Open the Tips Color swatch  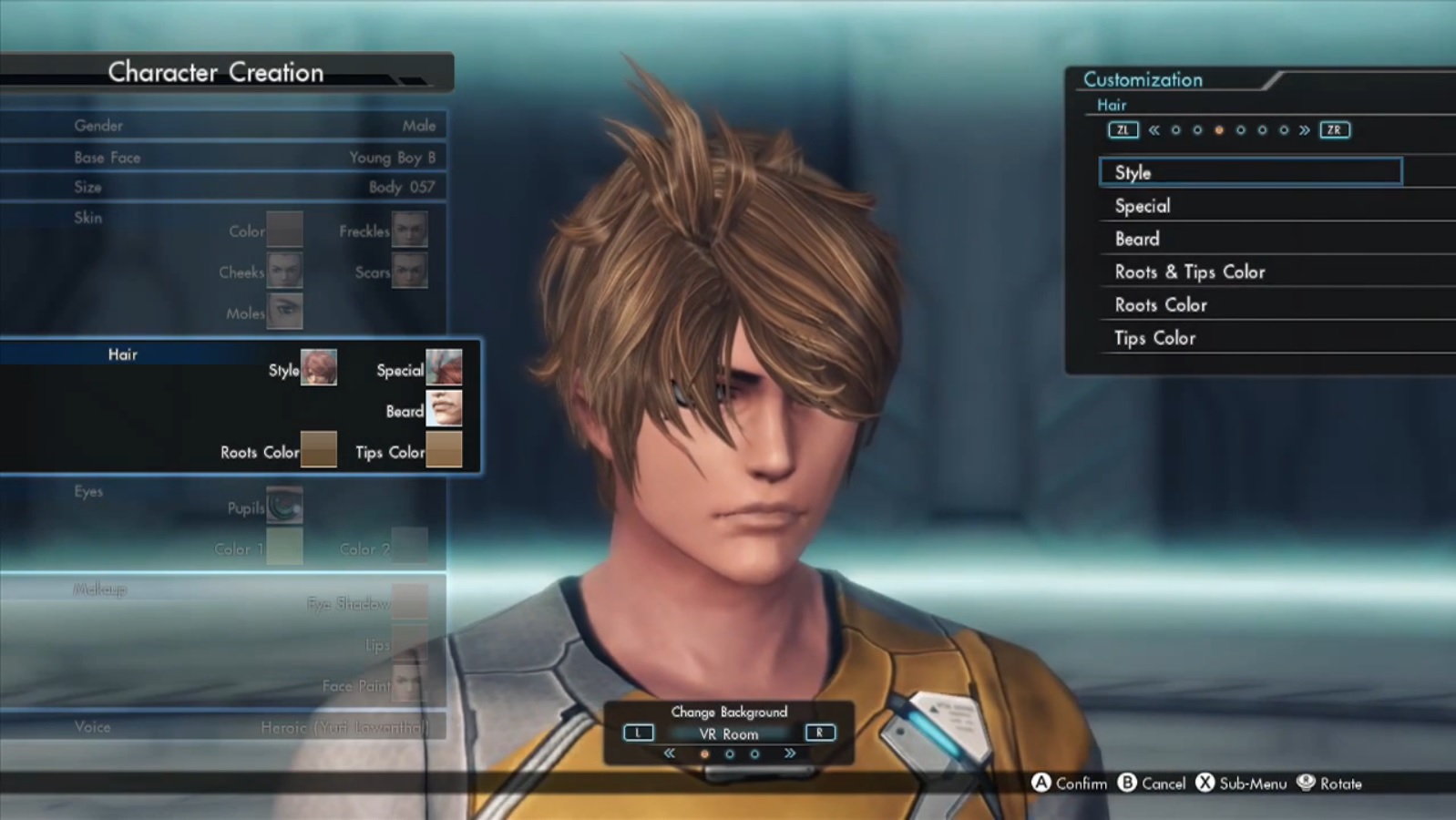444,450
